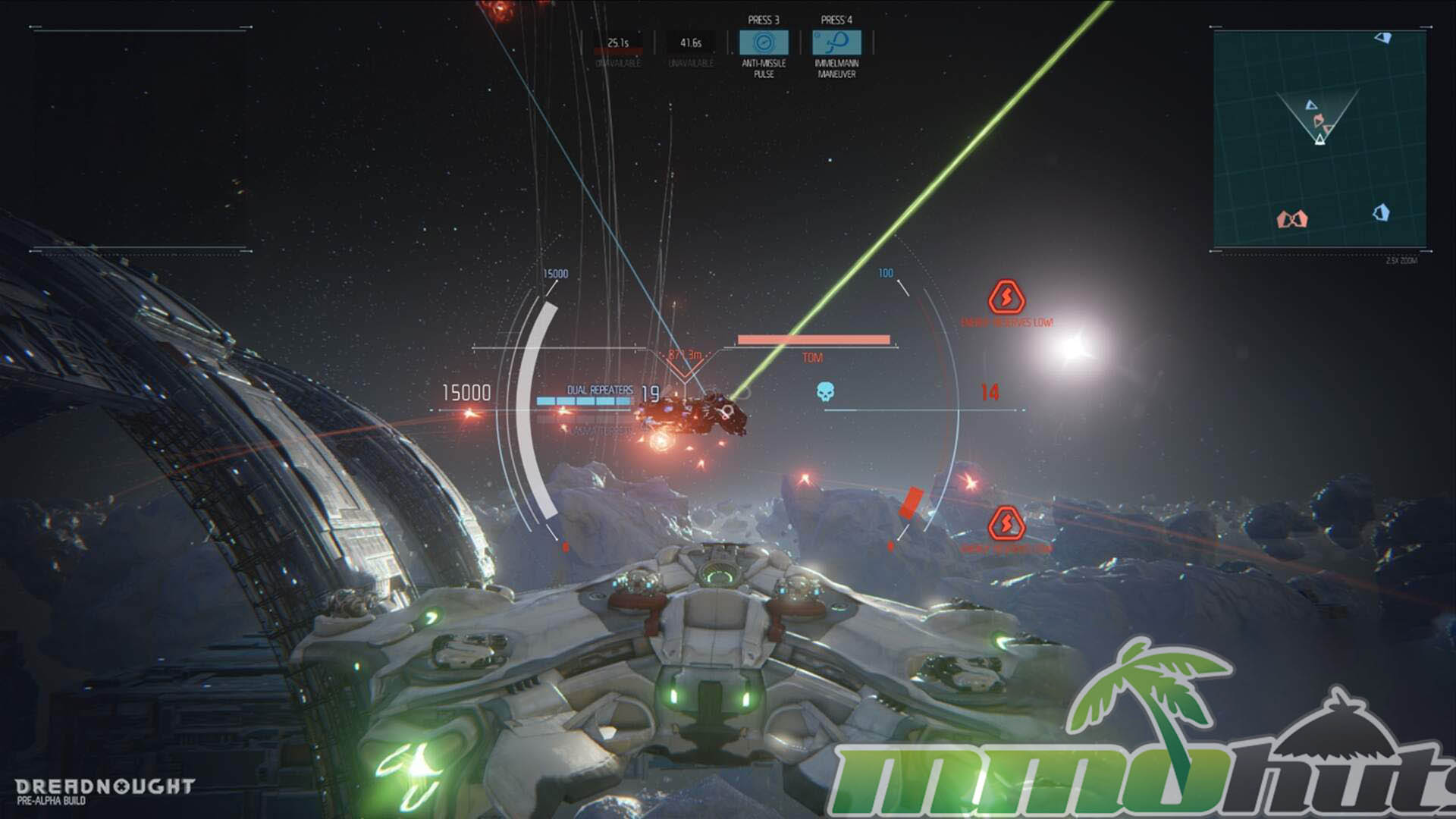Activate the Anti-Missile Pulse ability
1456x819 pixels.
[764, 42]
